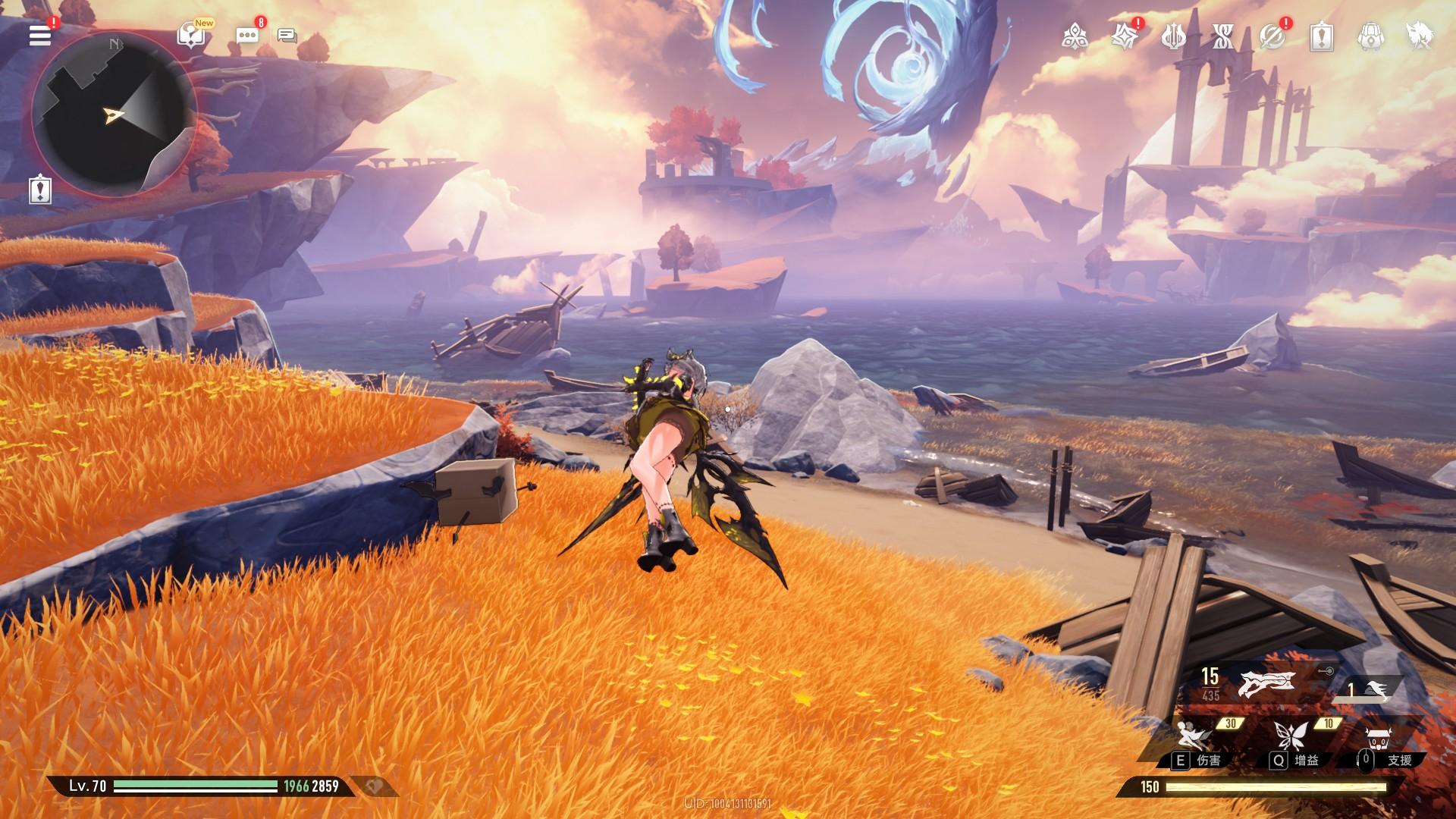
Task: Open the circular minimap
Action: 114,114
